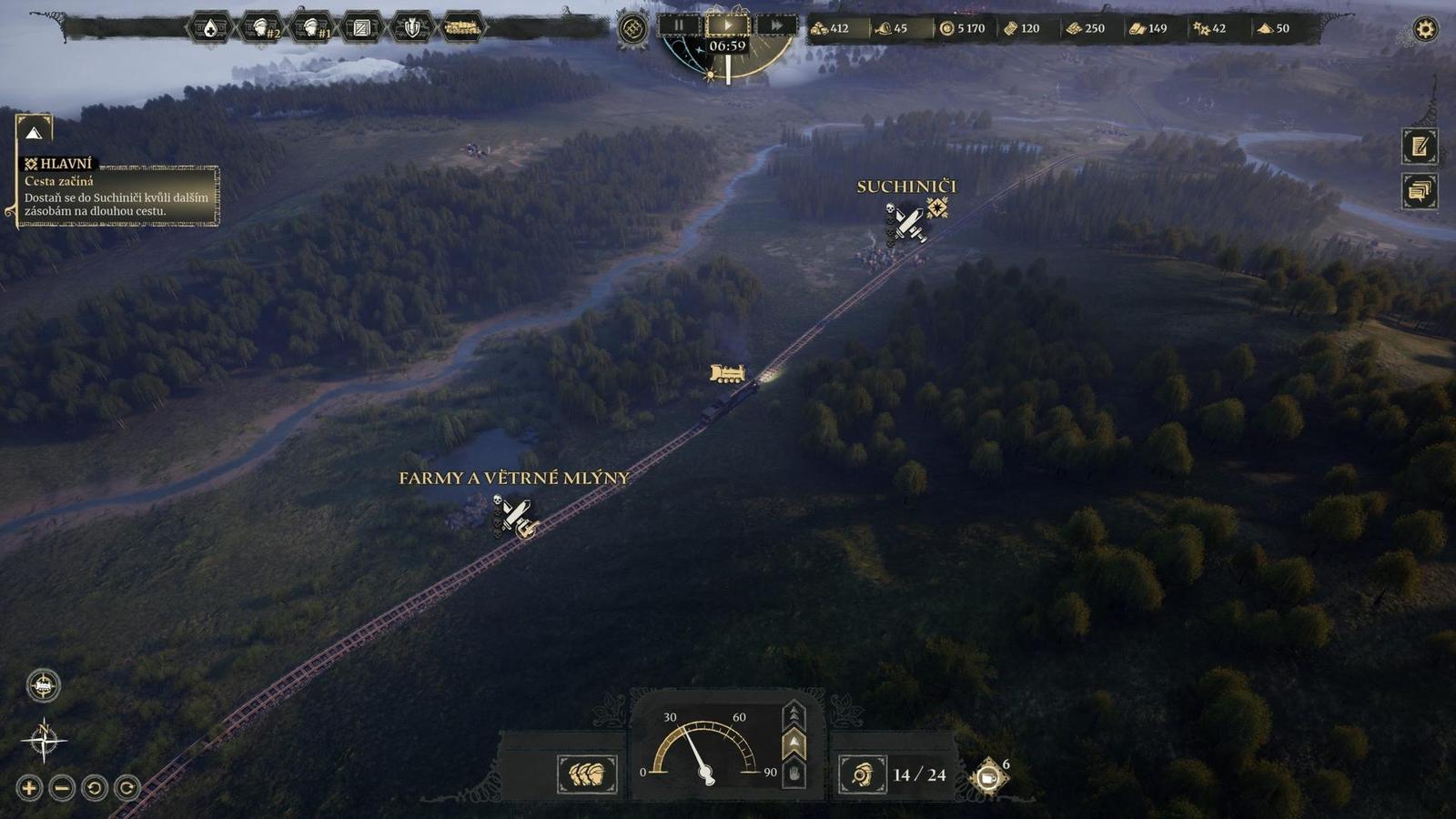Open the locomotive wagon icon in top bar
Screen dimensions: 1456x819
pyautogui.click(x=462, y=28)
